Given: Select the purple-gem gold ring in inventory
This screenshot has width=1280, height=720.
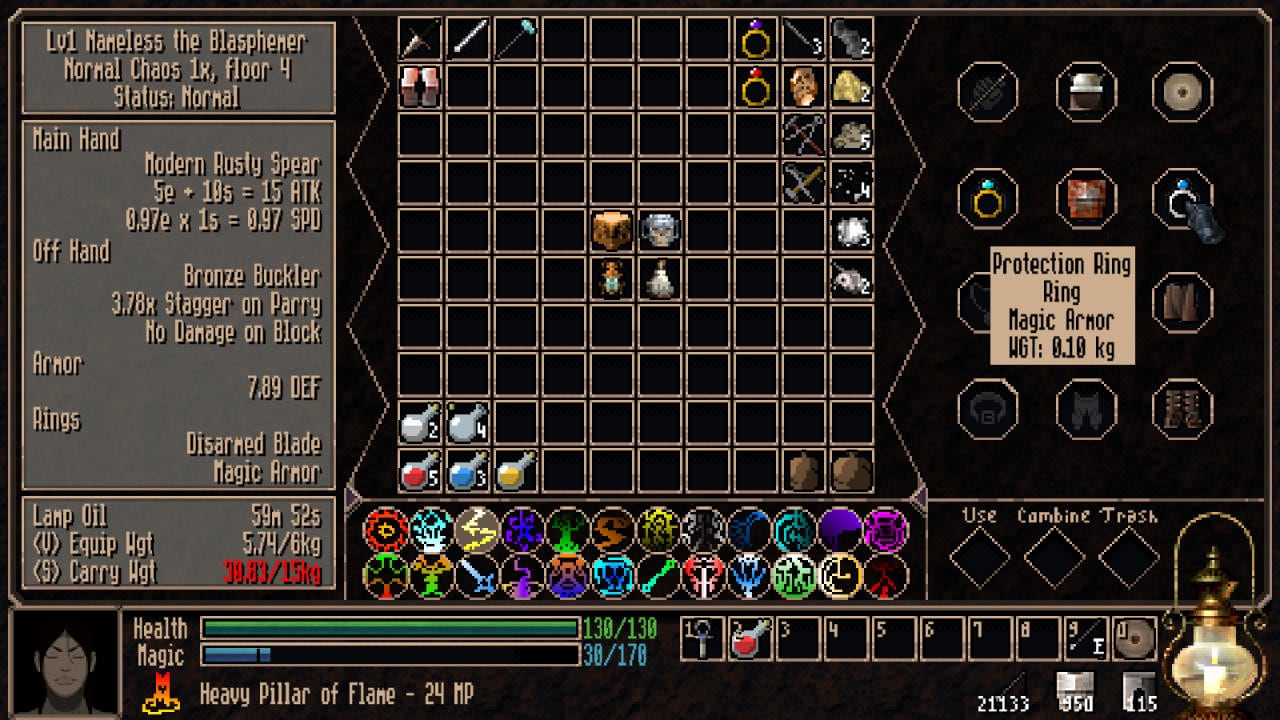Looking at the screenshot, I should coord(755,40).
